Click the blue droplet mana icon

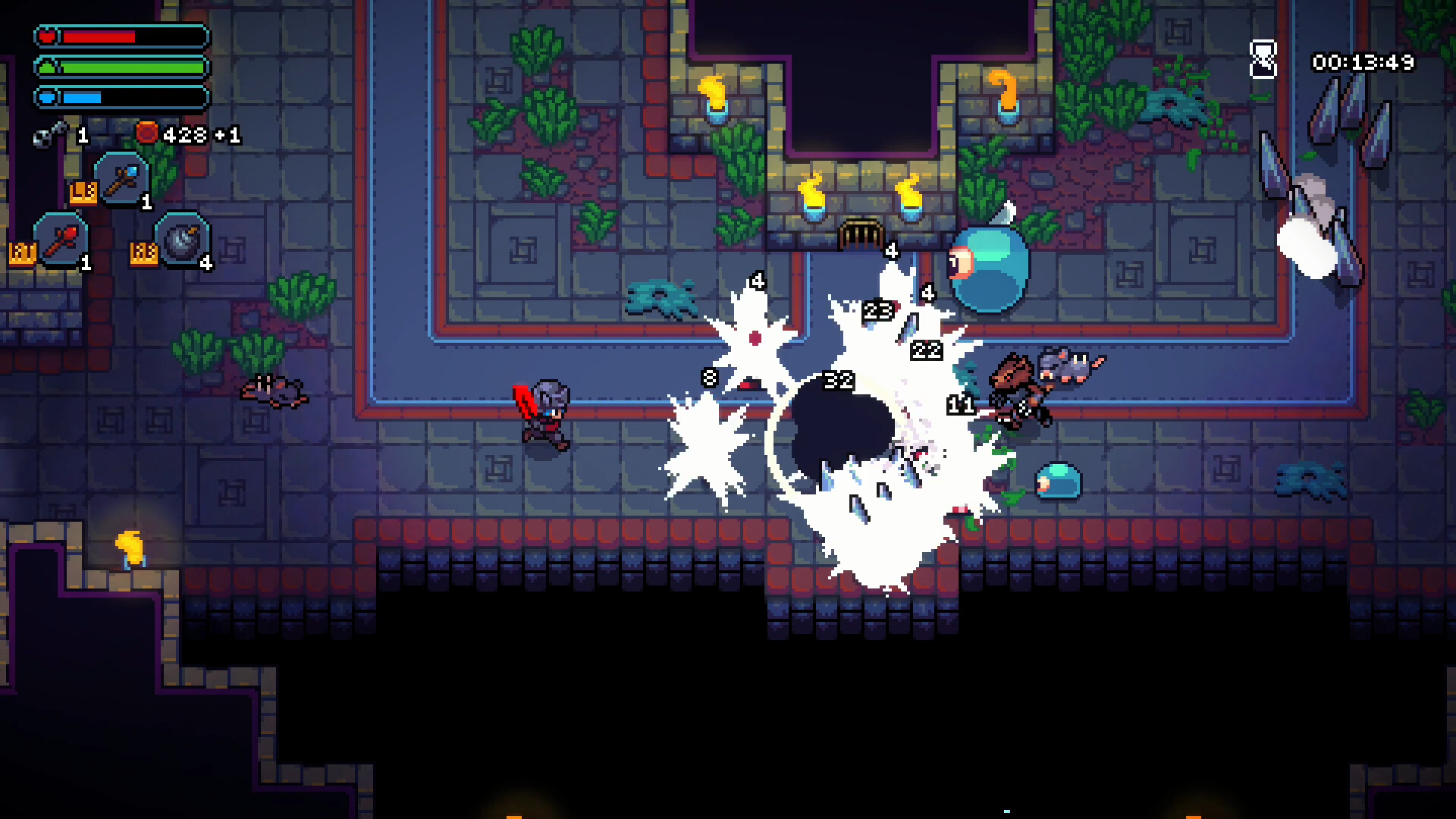(45, 96)
